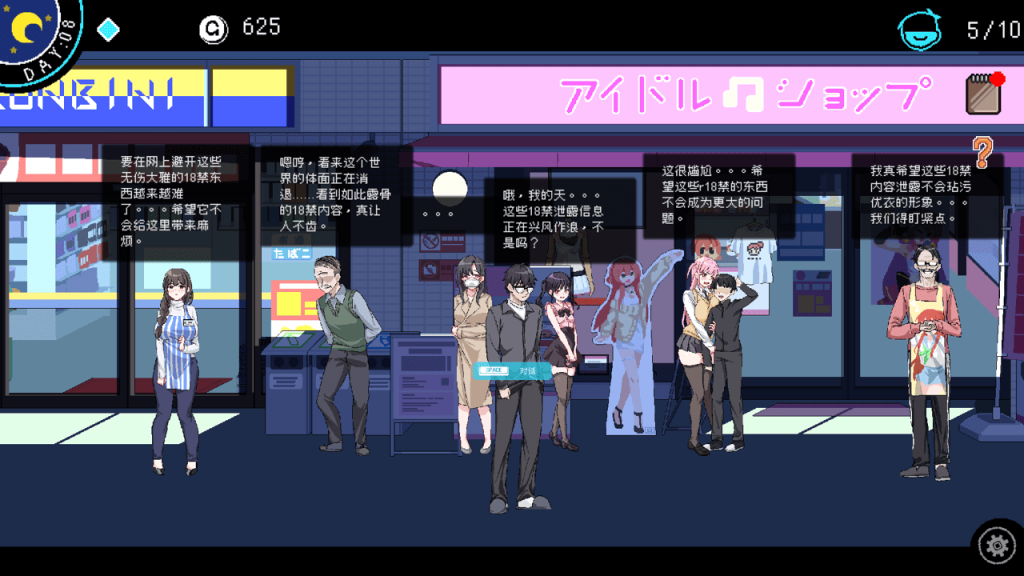The height and width of the screenshot is (576, 1024).
Task: Click the cyan diamond icon
Action: (108, 30)
